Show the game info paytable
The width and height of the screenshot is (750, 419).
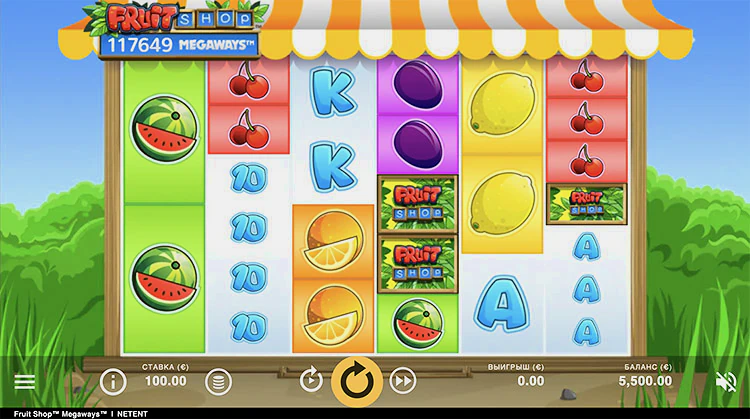point(113,381)
